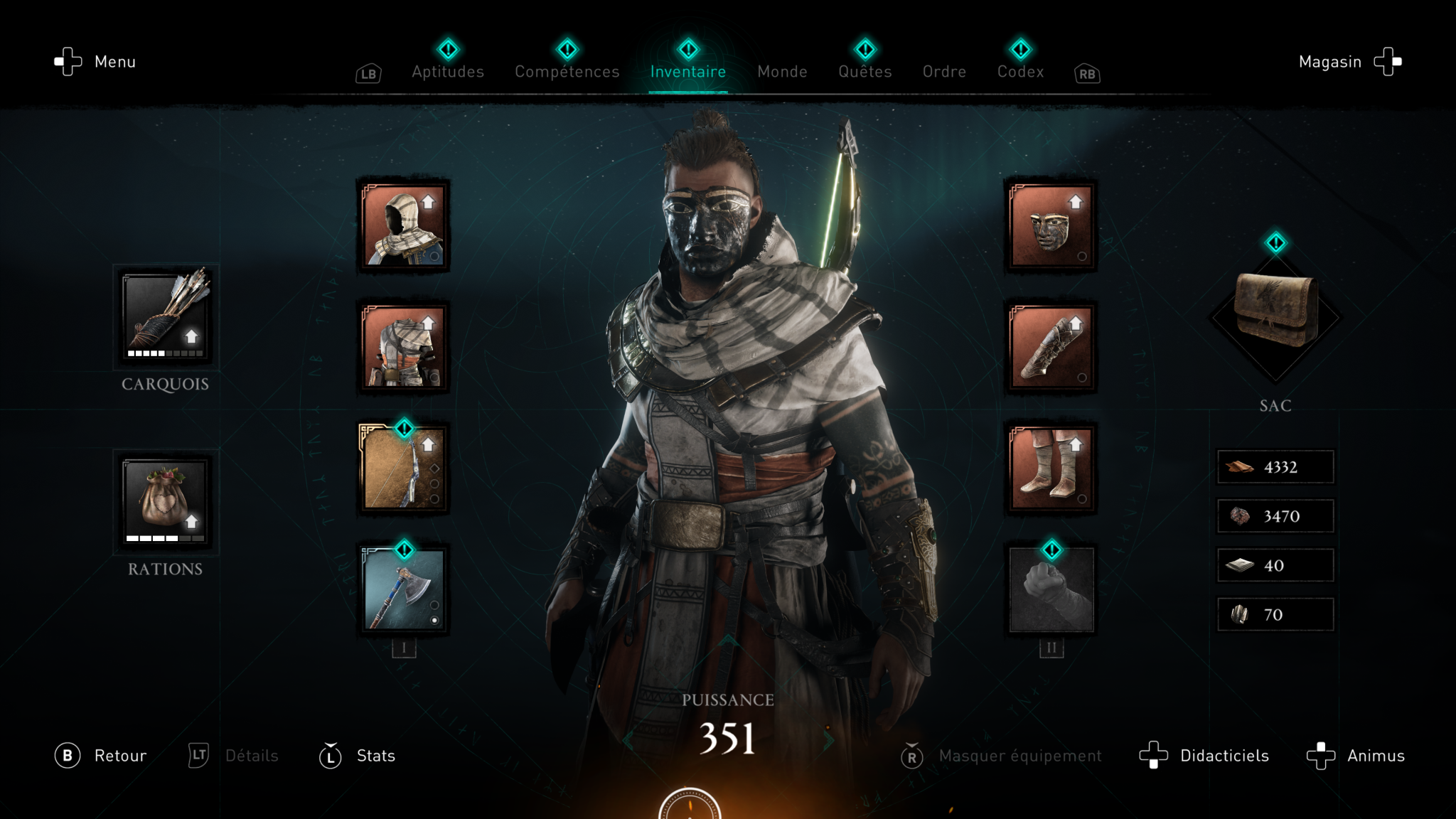Go to the Monde tab
This screenshot has height=819, width=1456.
tap(782, 71)
